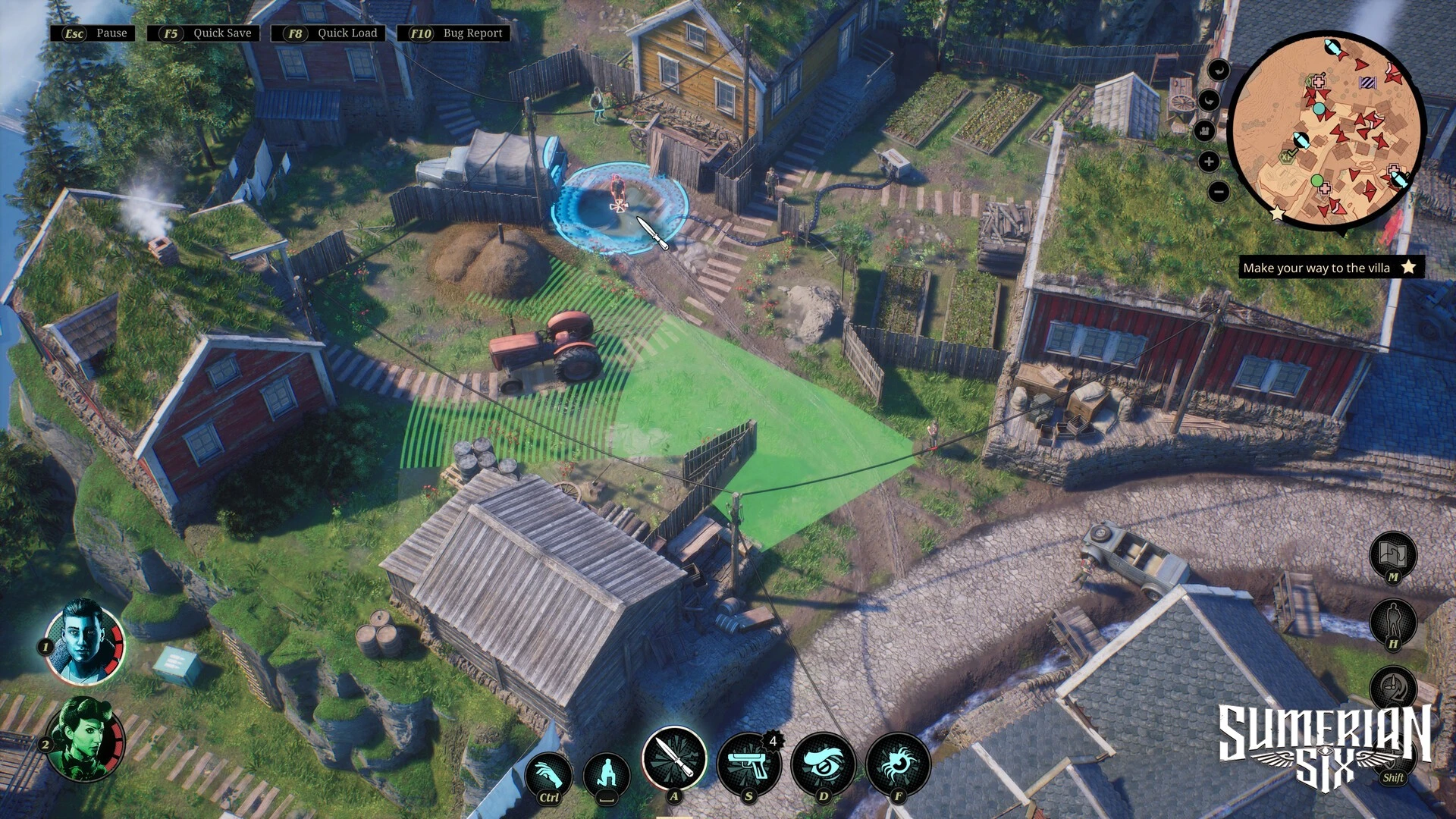Toggle the crouch stance icon
Screen dimensions: 1456x819
607,774
